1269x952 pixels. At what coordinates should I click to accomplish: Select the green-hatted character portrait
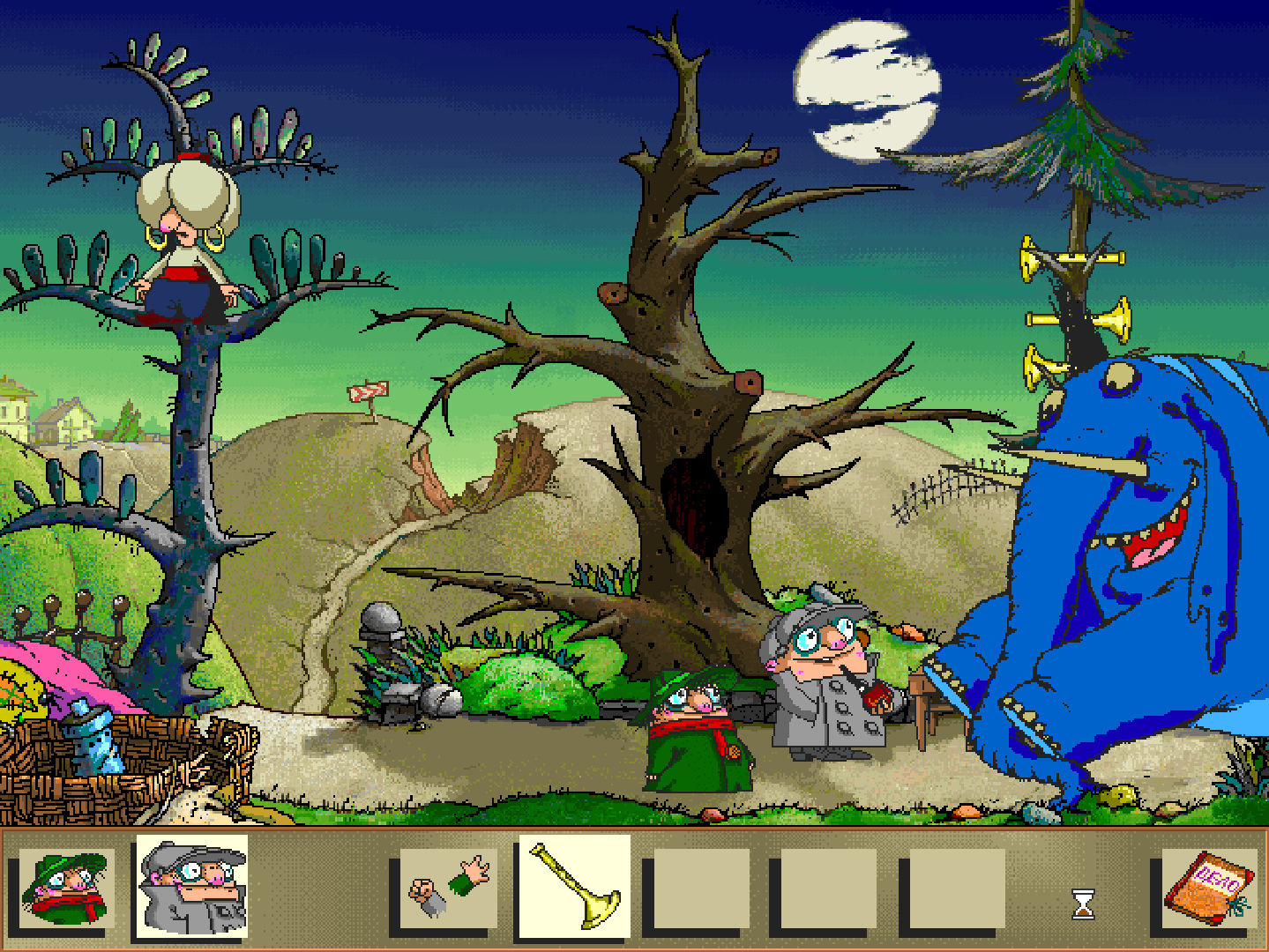tap(65, 888)
